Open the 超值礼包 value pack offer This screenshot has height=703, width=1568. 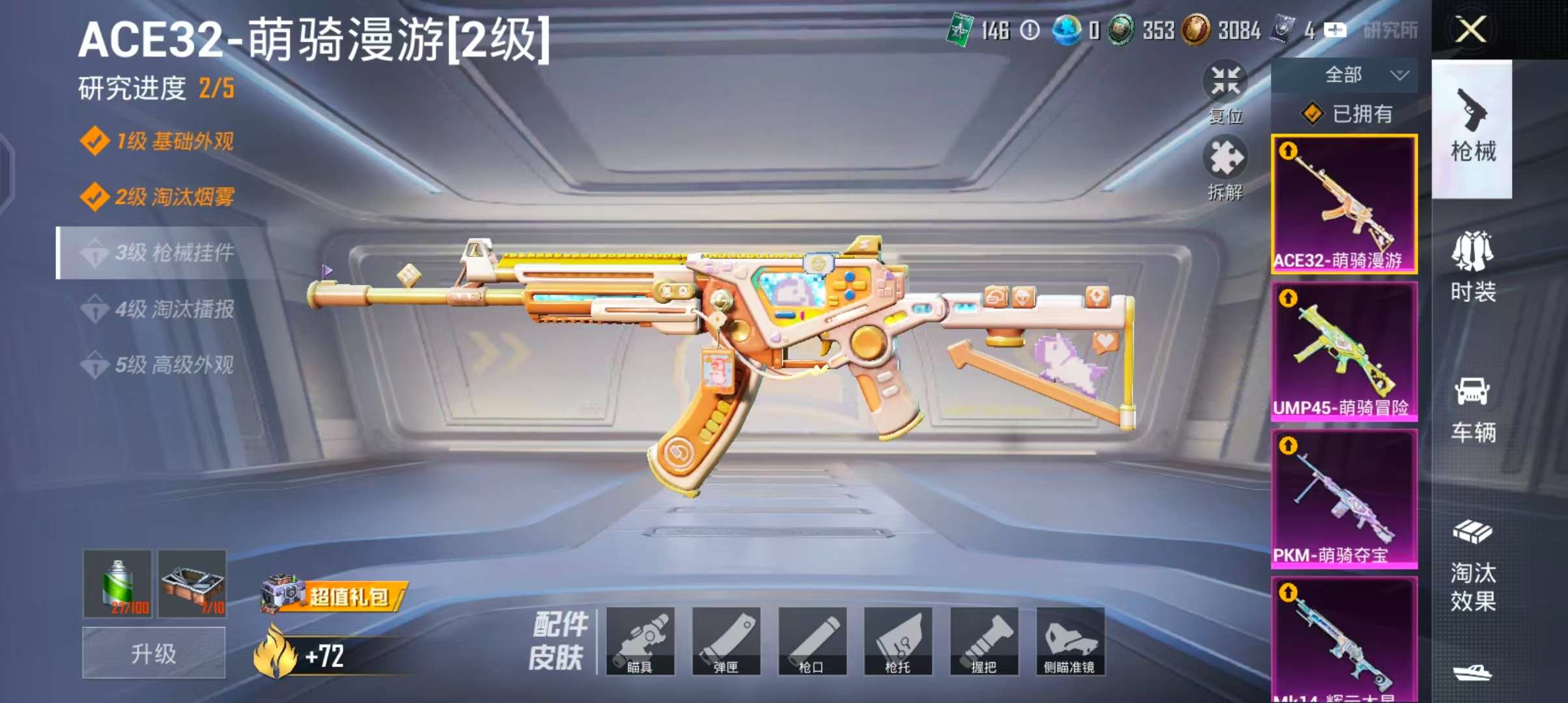click(335, 595)
